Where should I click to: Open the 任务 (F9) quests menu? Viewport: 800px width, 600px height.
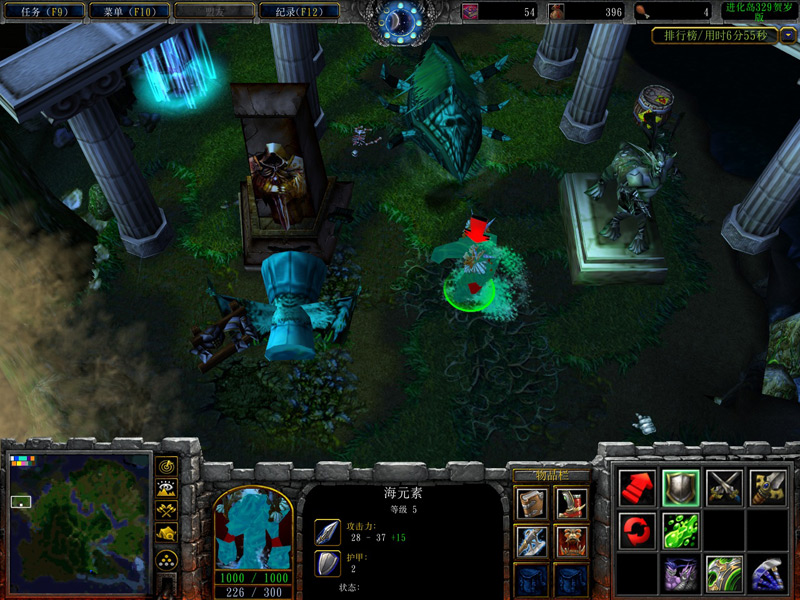(43, 12)
